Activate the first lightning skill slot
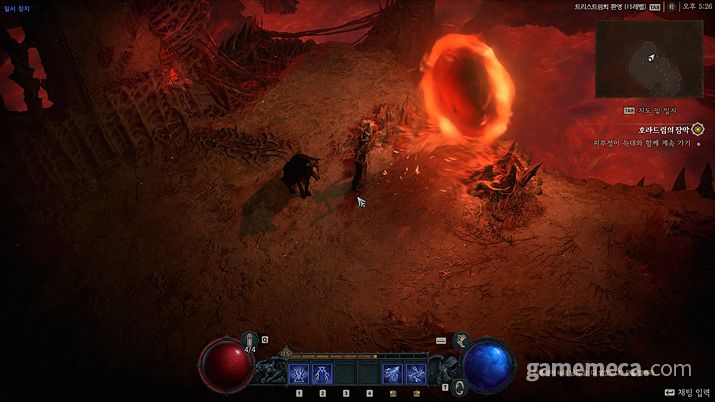Screen dimensions: 715x402 pyautogui.click(x=298, y=374)
